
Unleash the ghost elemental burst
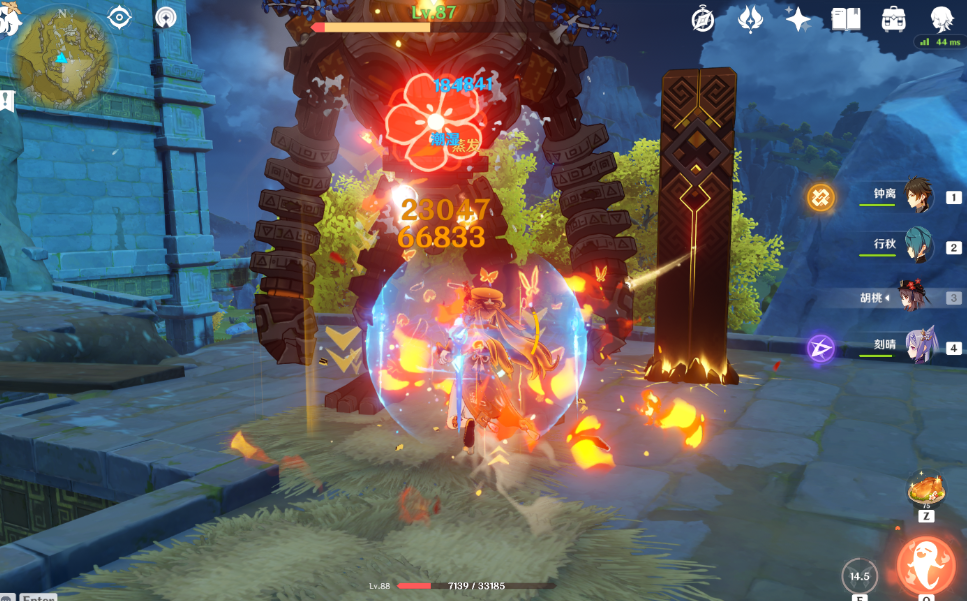[926, 566]
